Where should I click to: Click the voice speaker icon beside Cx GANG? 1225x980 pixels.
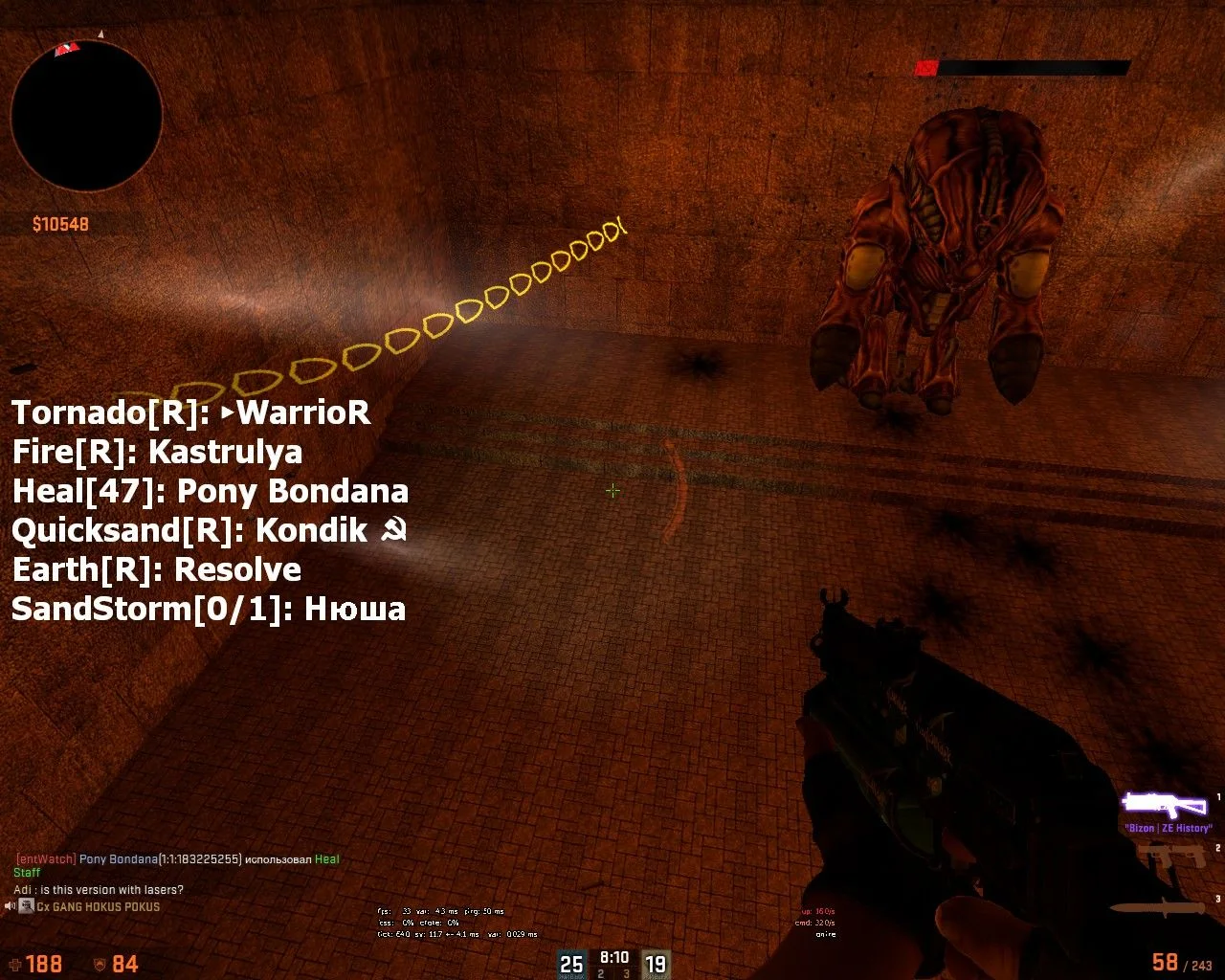(11, 906)
